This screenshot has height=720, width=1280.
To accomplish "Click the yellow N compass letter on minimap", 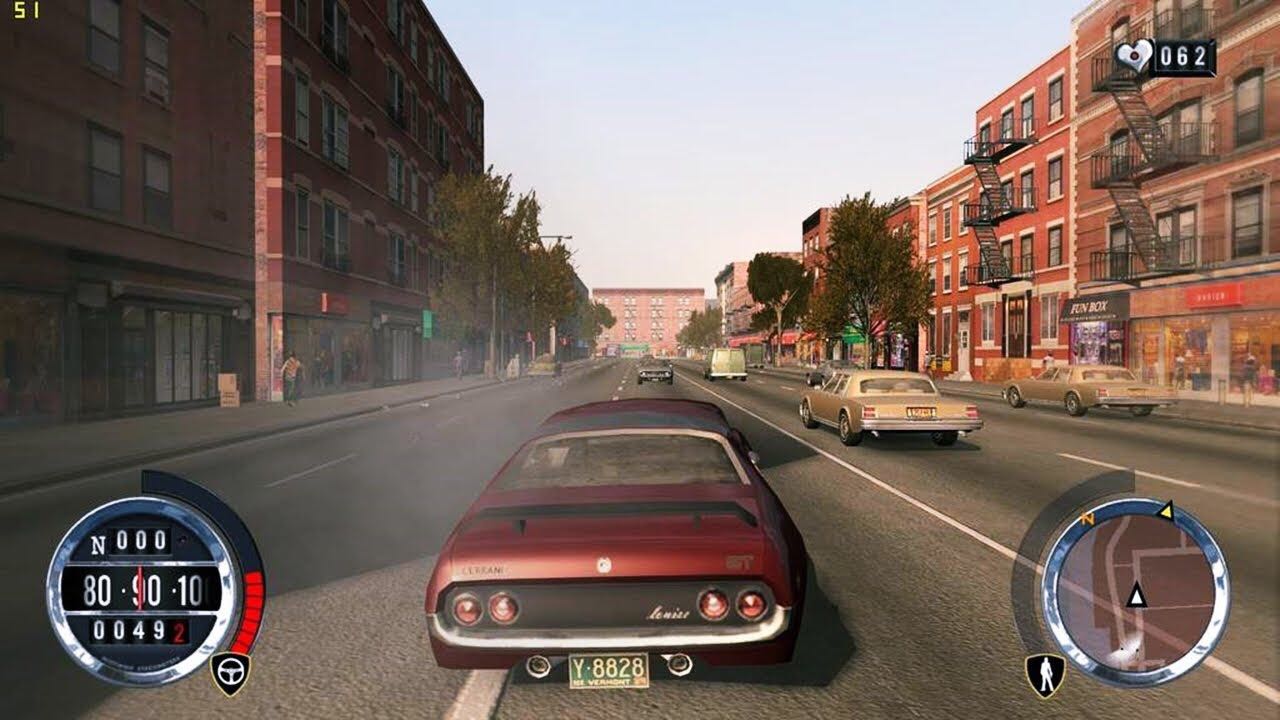I will pos(1087,520).
